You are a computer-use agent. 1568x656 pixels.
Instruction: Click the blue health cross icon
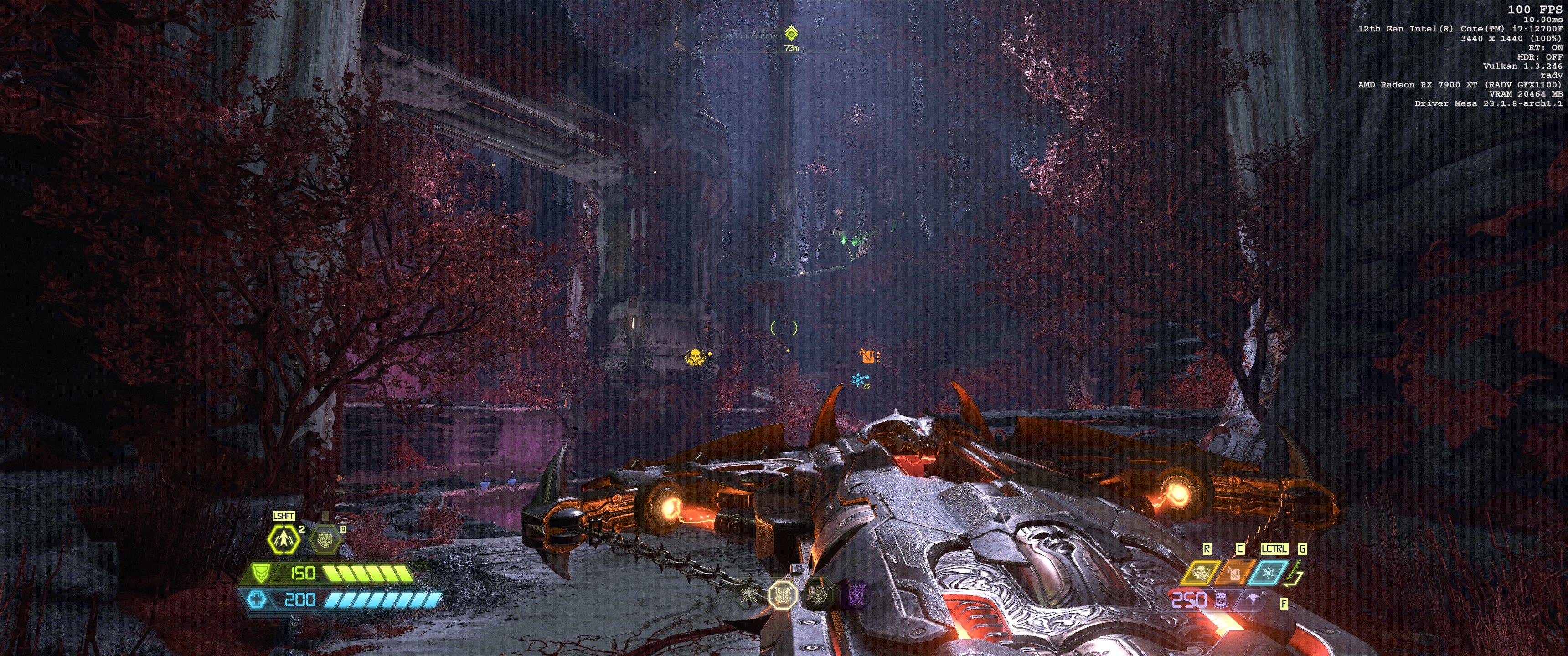(257, 600)
